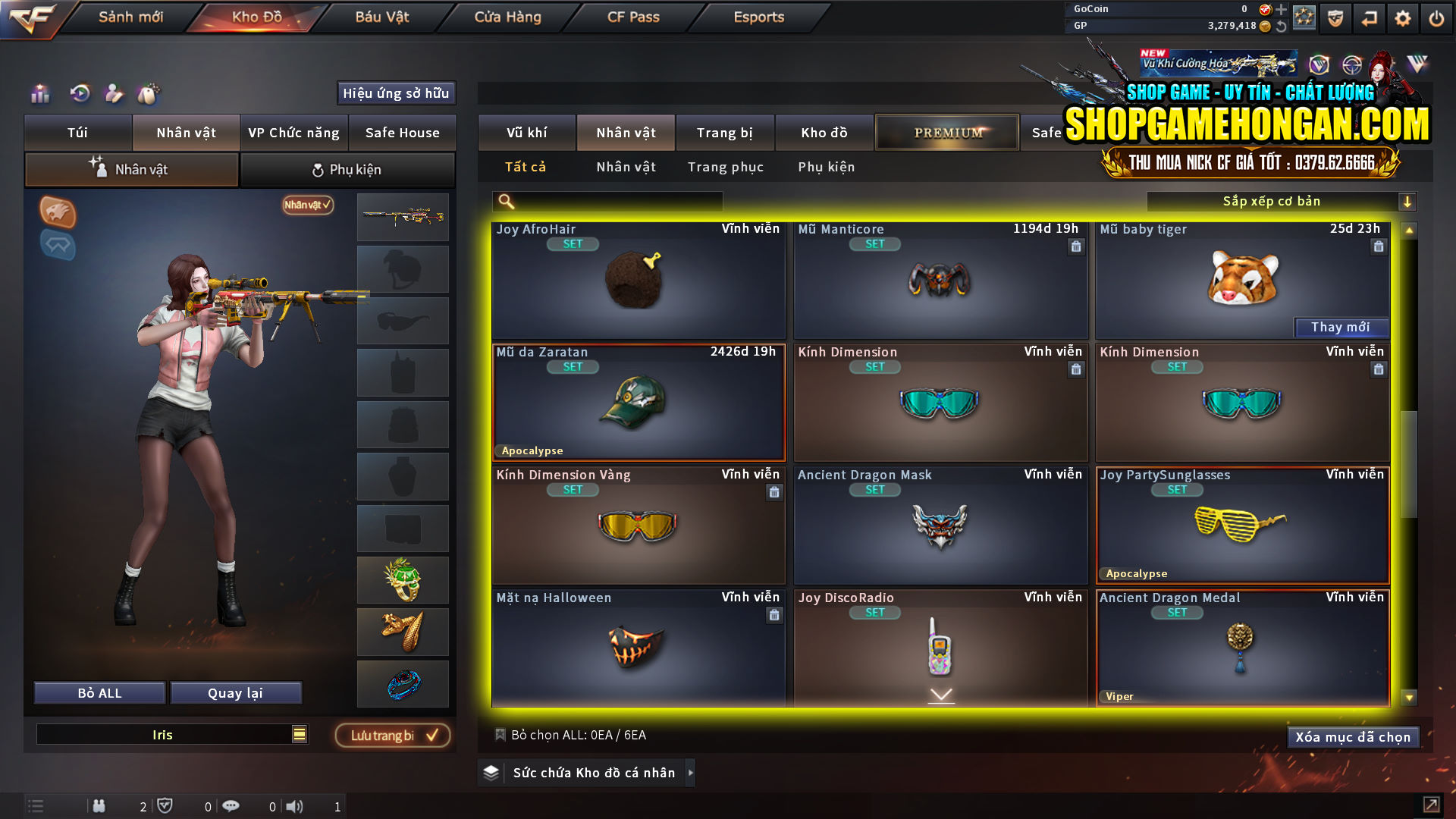Expand Sức chứa Kho đồ cá nhân arrow
1456x819 pixels.
691,773
